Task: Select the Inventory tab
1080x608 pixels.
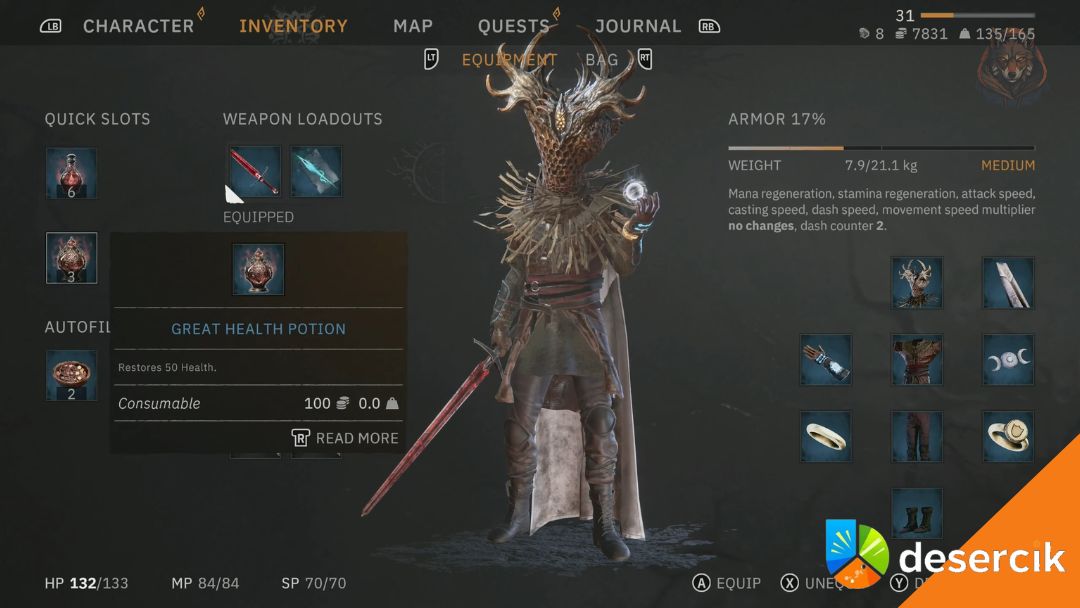Action: pos(293,26)
